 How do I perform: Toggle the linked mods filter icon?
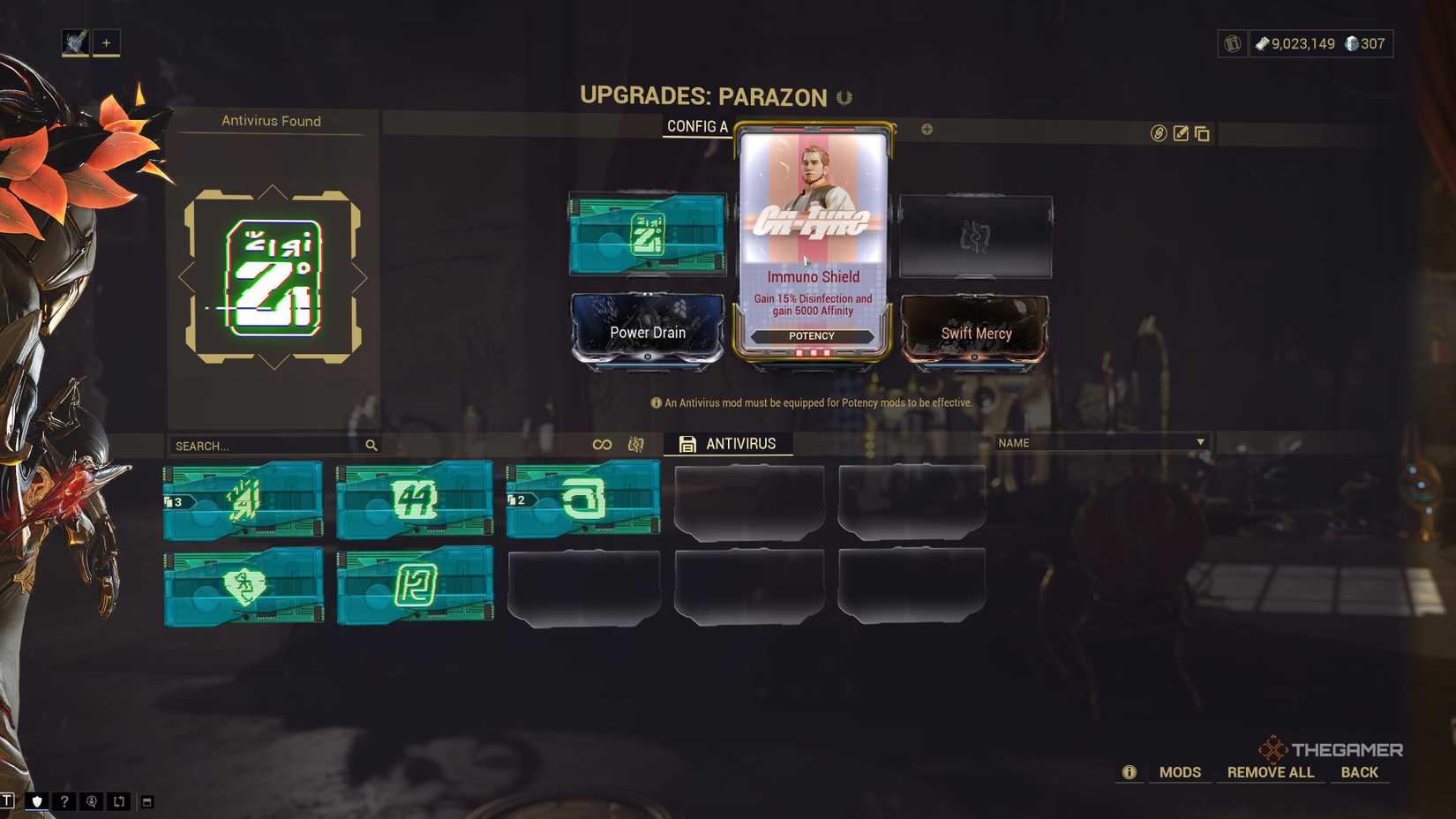[601, 445]
